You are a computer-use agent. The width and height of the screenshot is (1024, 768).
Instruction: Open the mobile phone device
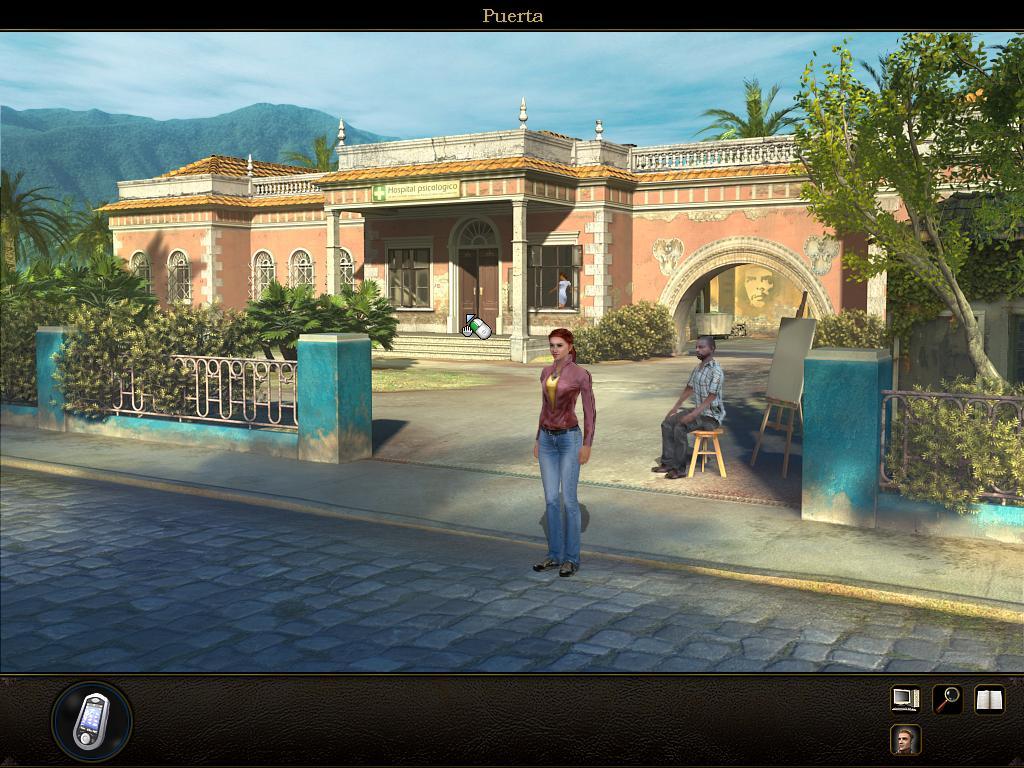click(x=91, y=720)
